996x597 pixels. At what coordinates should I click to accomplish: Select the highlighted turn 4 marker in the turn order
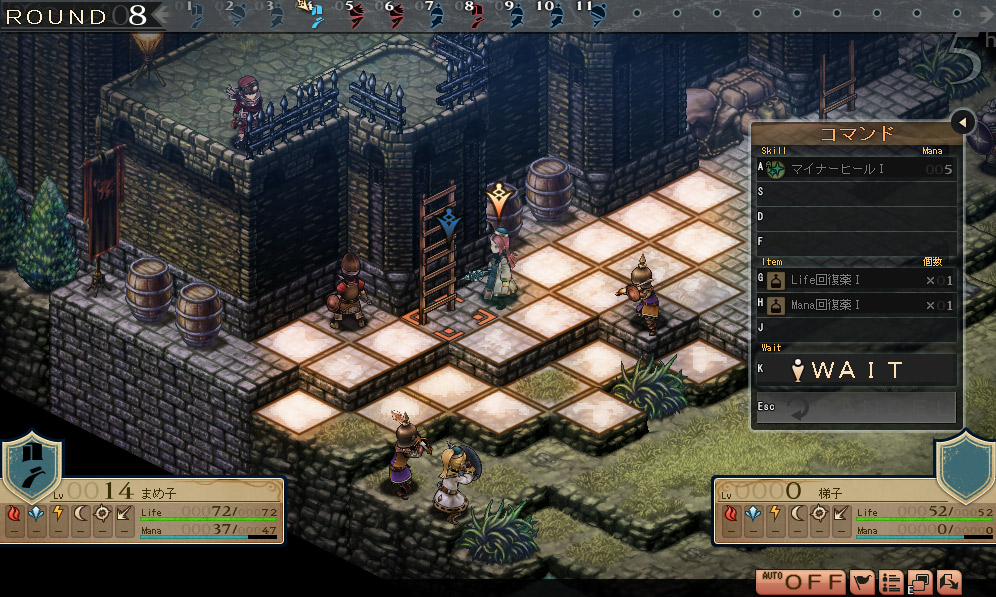tap(313, 14)
